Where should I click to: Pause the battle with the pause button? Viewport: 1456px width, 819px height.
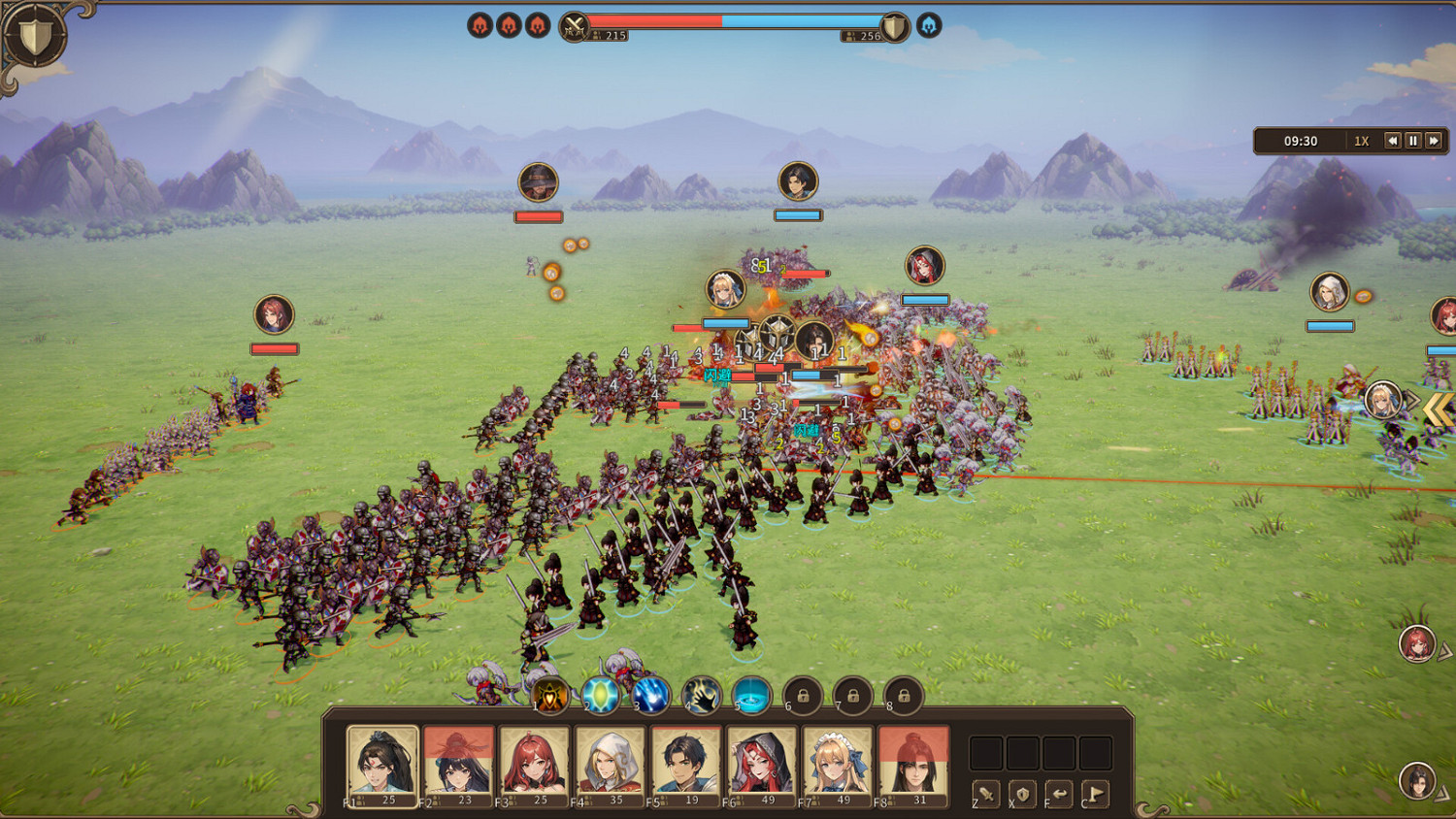[x=1412, y=141]
